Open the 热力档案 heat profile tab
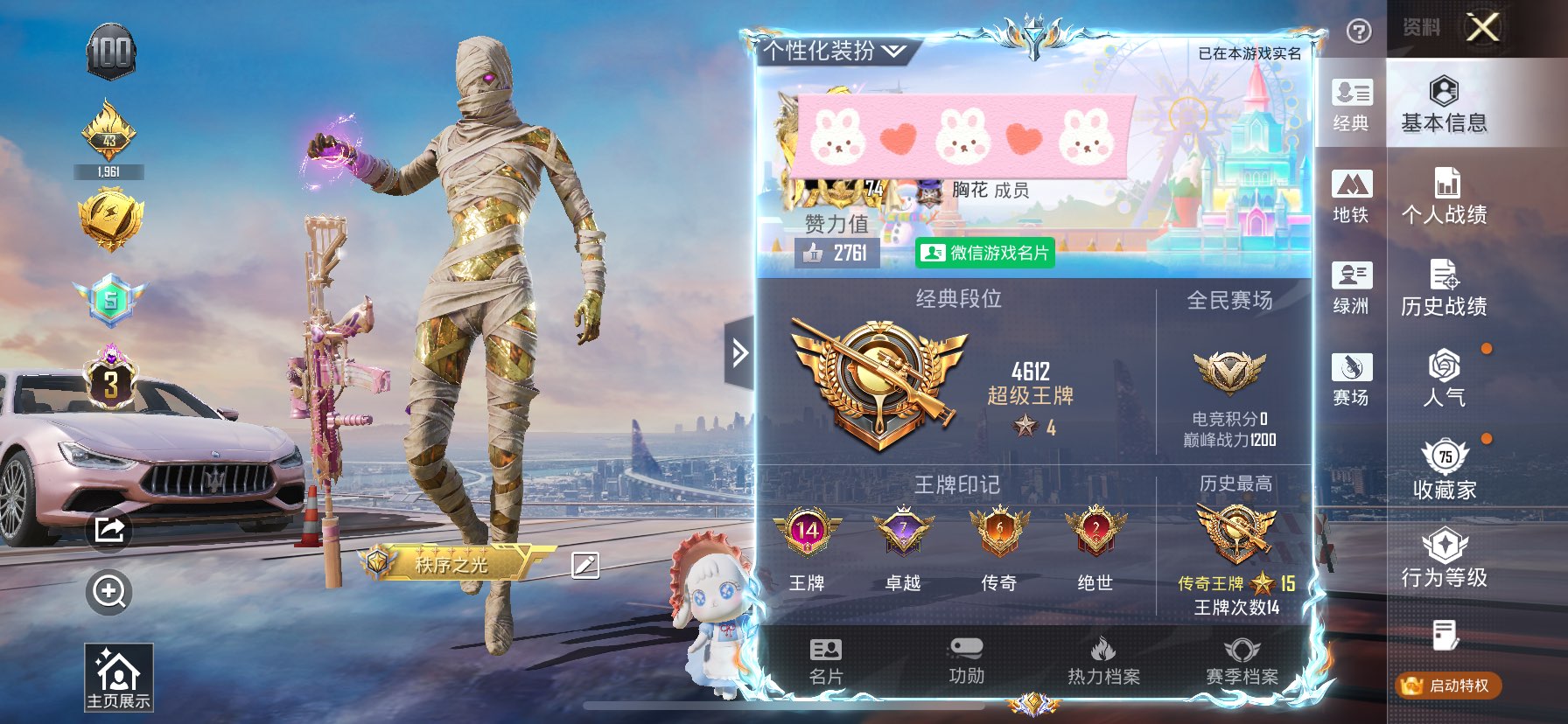Viewport: 1568px width, 724px height. click(x=1103, y=661)
